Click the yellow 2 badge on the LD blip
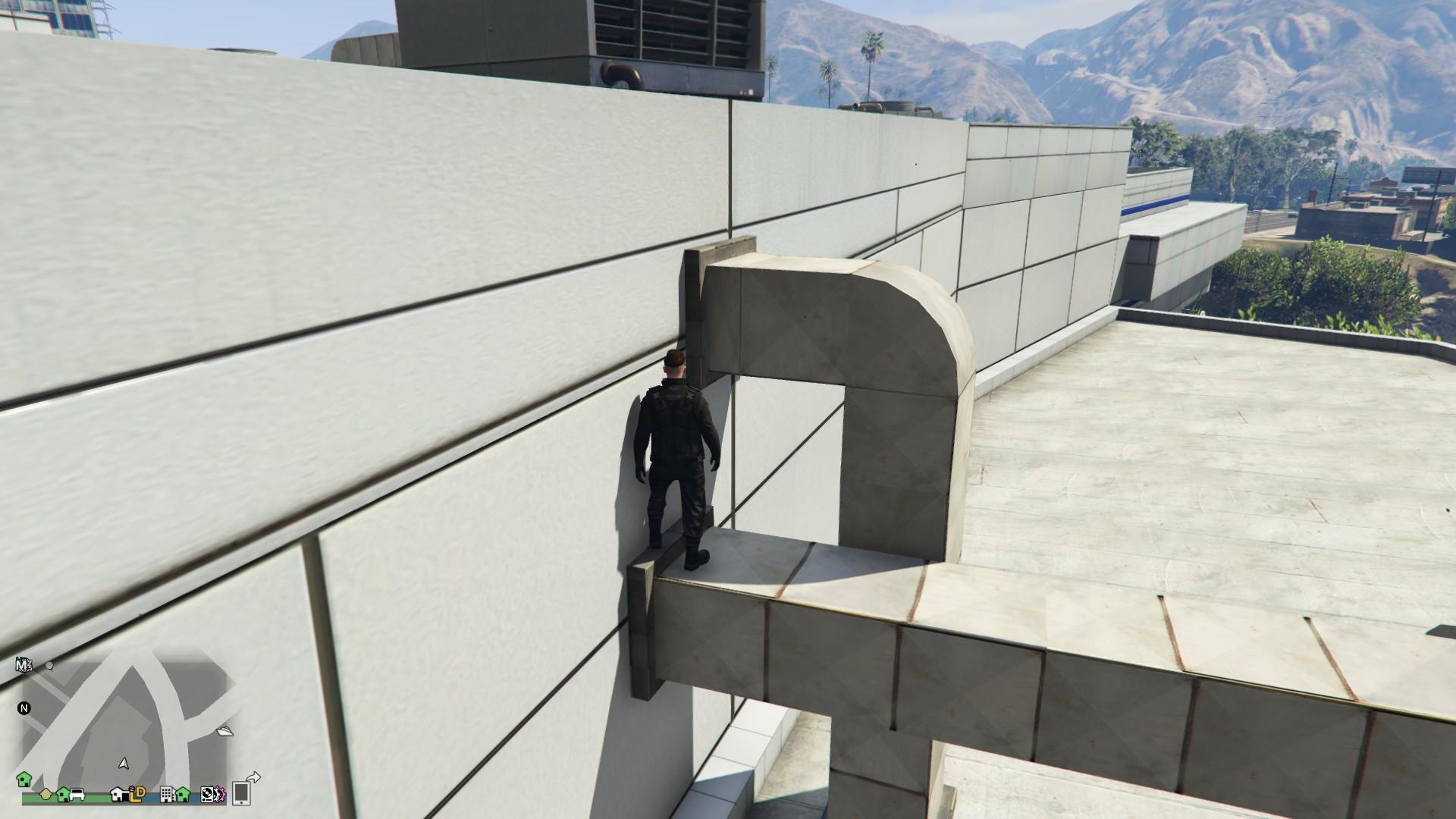Screen dimensions: 1456x819 coord(132,789)
